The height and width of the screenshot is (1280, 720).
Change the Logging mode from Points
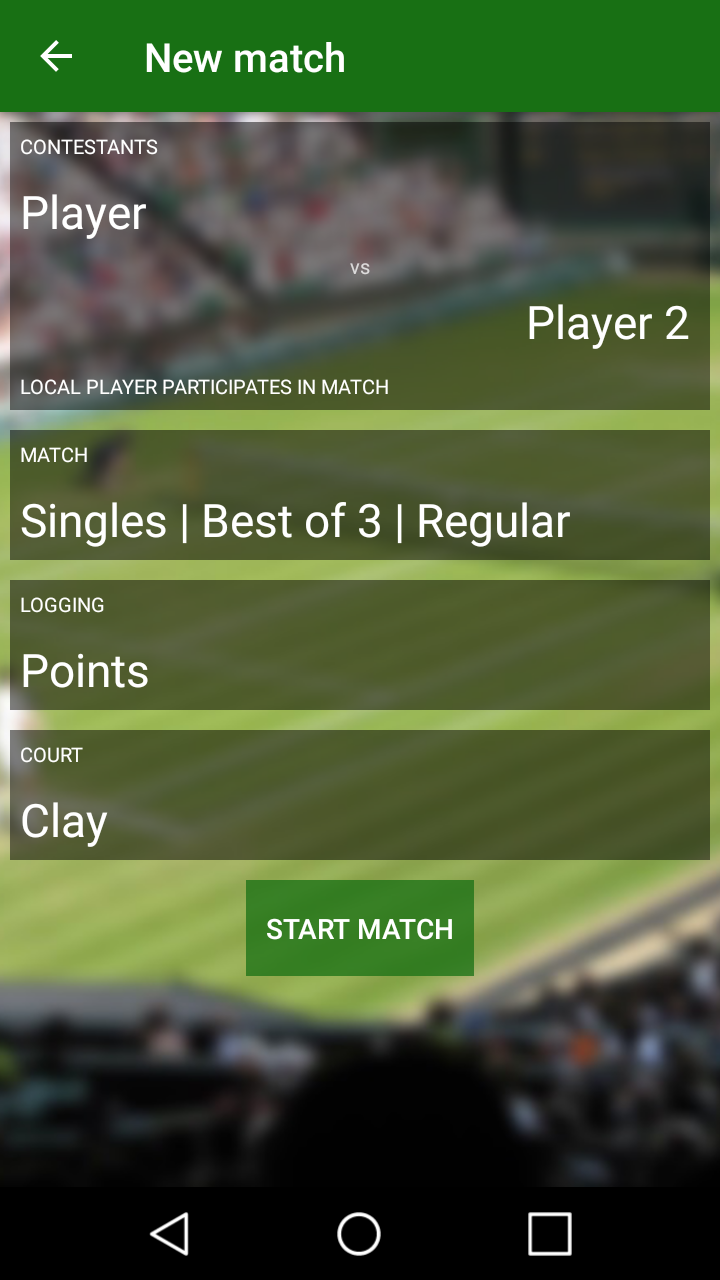(x=360, y=646)
